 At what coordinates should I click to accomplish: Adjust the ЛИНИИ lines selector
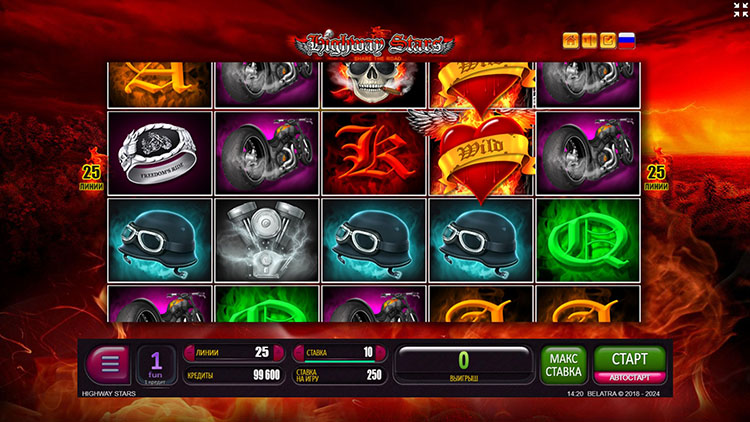[x=233, y=352]
